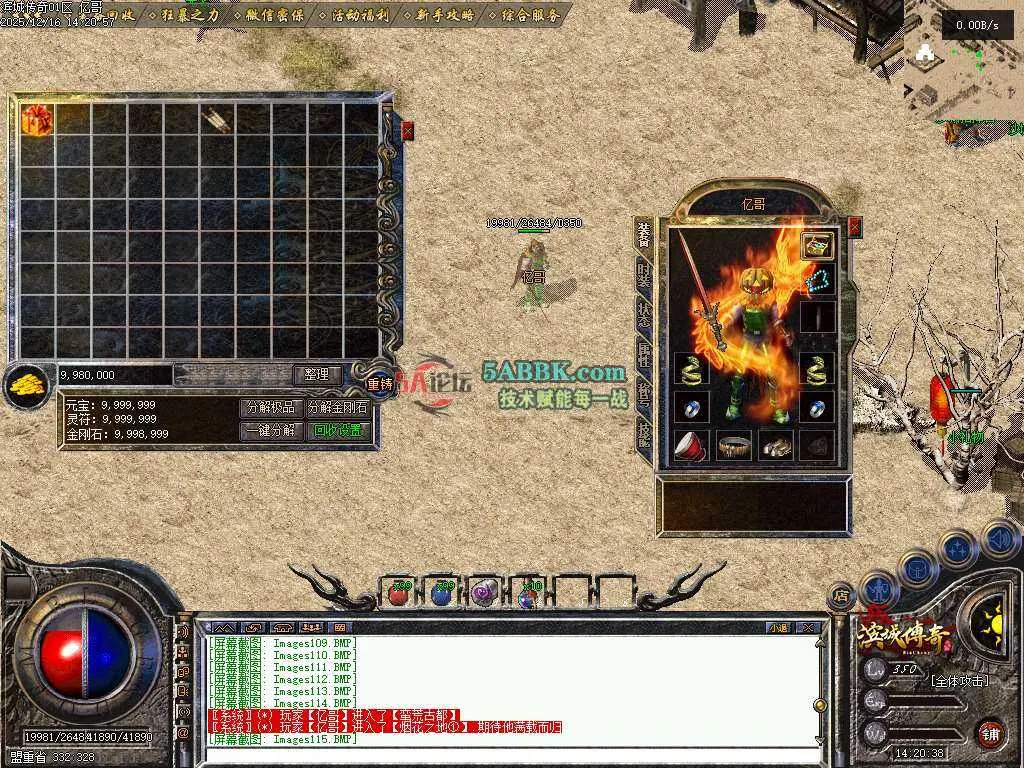Click the 一键分解 button
The height and width of the screenshot is (768, 1024).
(270, 431)
